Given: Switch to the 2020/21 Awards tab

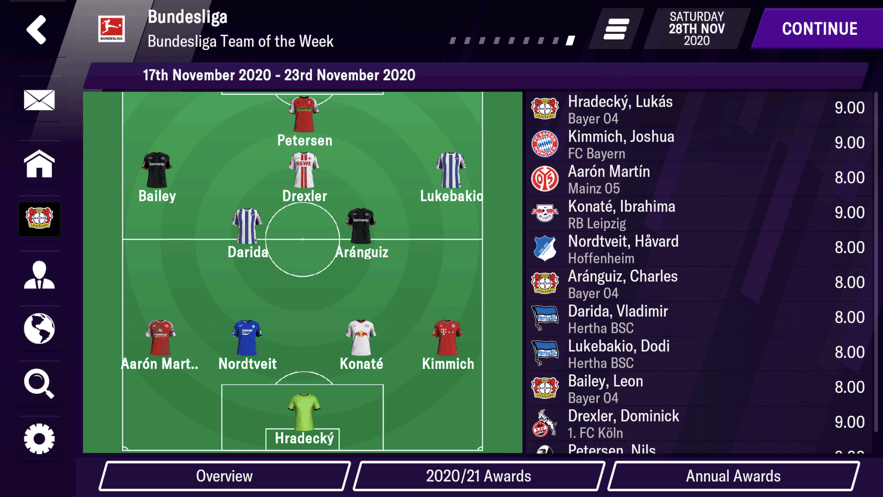Looking at the screenshot, I should point(478,476).
